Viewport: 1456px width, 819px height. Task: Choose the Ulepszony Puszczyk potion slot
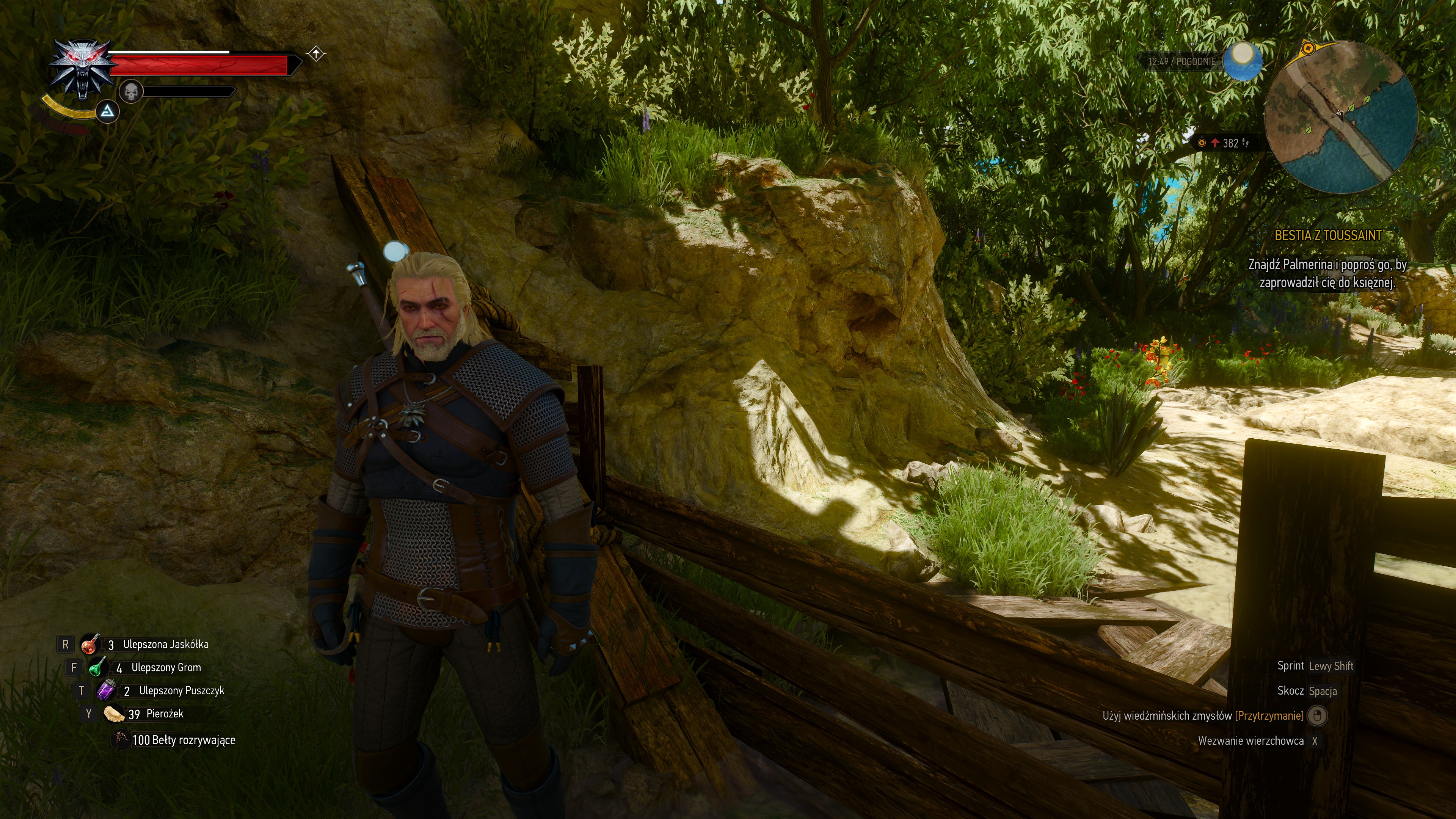tap(106, 691)
